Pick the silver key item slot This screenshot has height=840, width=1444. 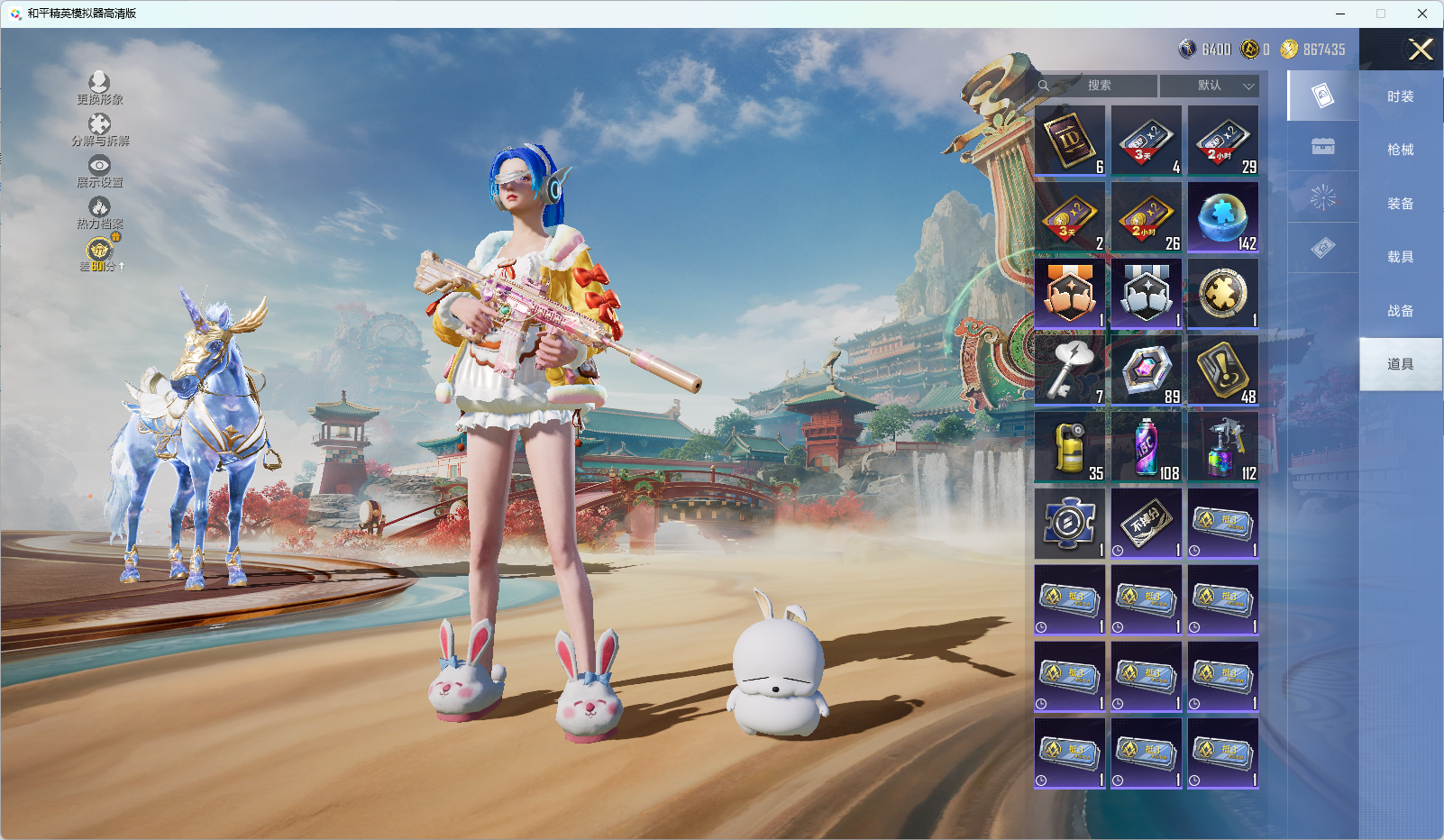[1070, 370]
